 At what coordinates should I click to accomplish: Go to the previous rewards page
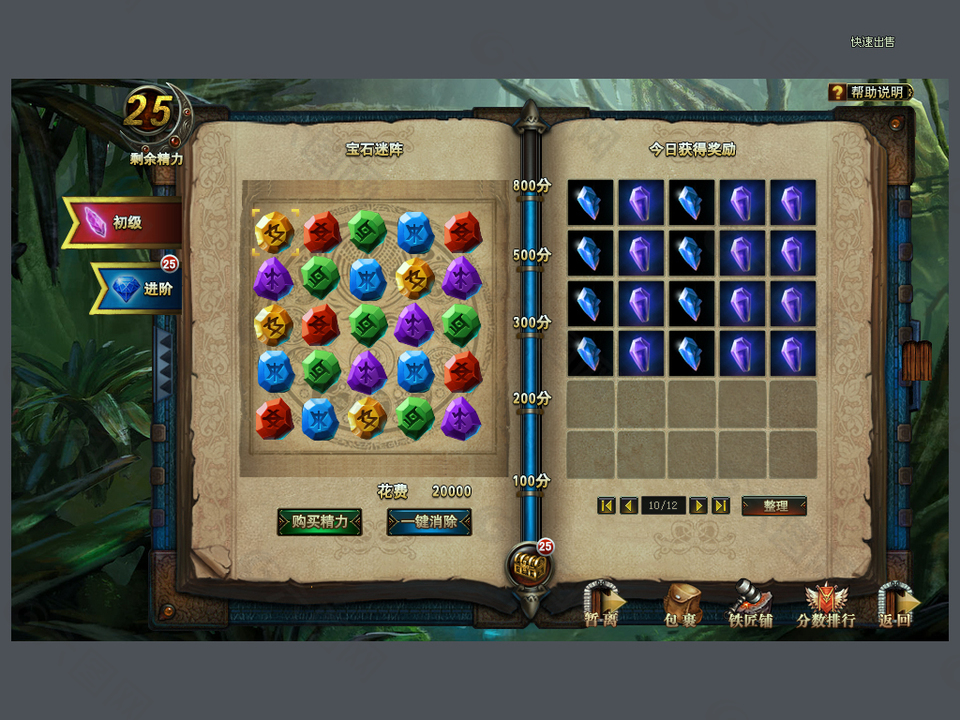click(628, 506)
